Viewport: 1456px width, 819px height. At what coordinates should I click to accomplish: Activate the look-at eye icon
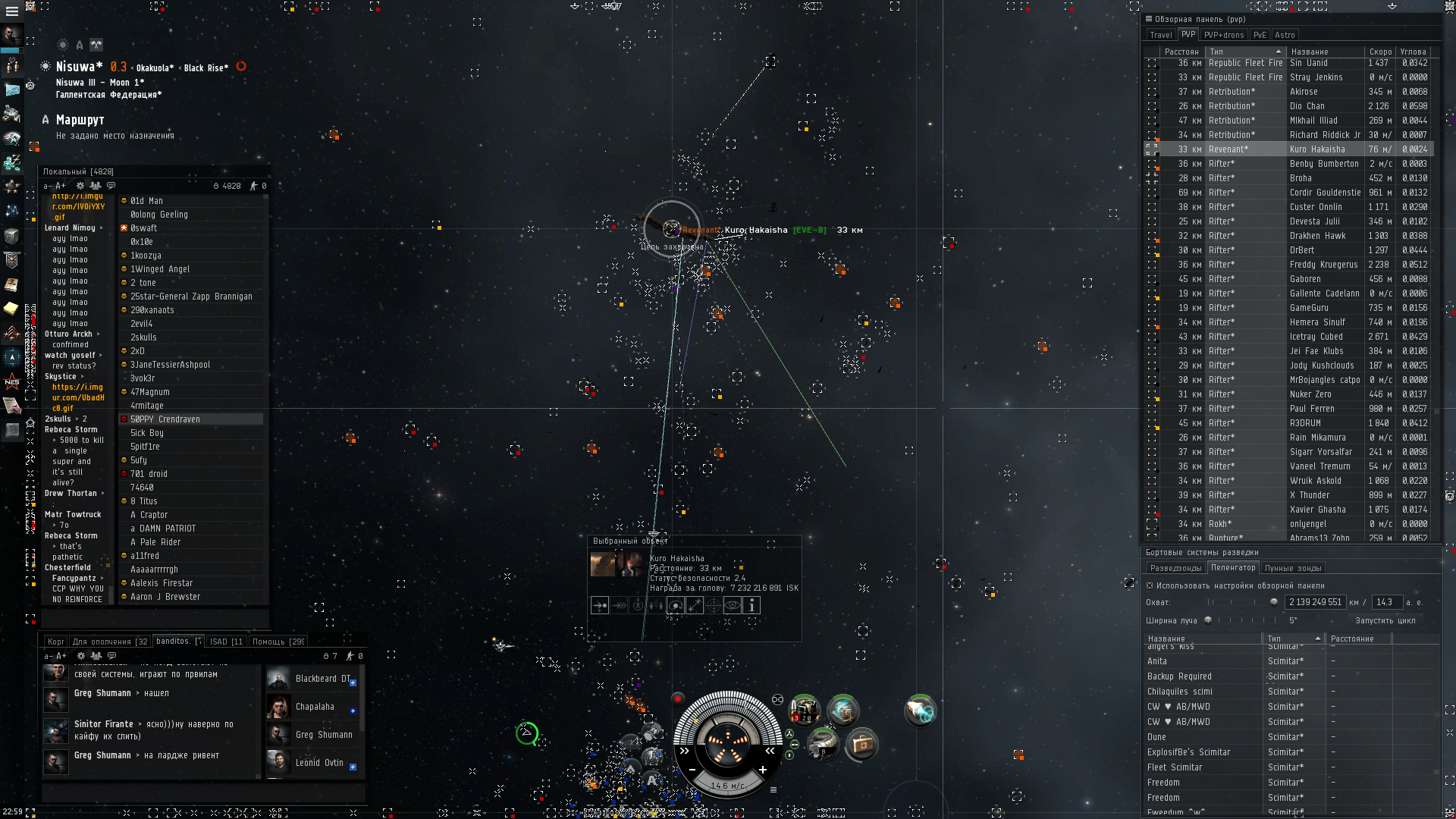(x=733, y=605)
